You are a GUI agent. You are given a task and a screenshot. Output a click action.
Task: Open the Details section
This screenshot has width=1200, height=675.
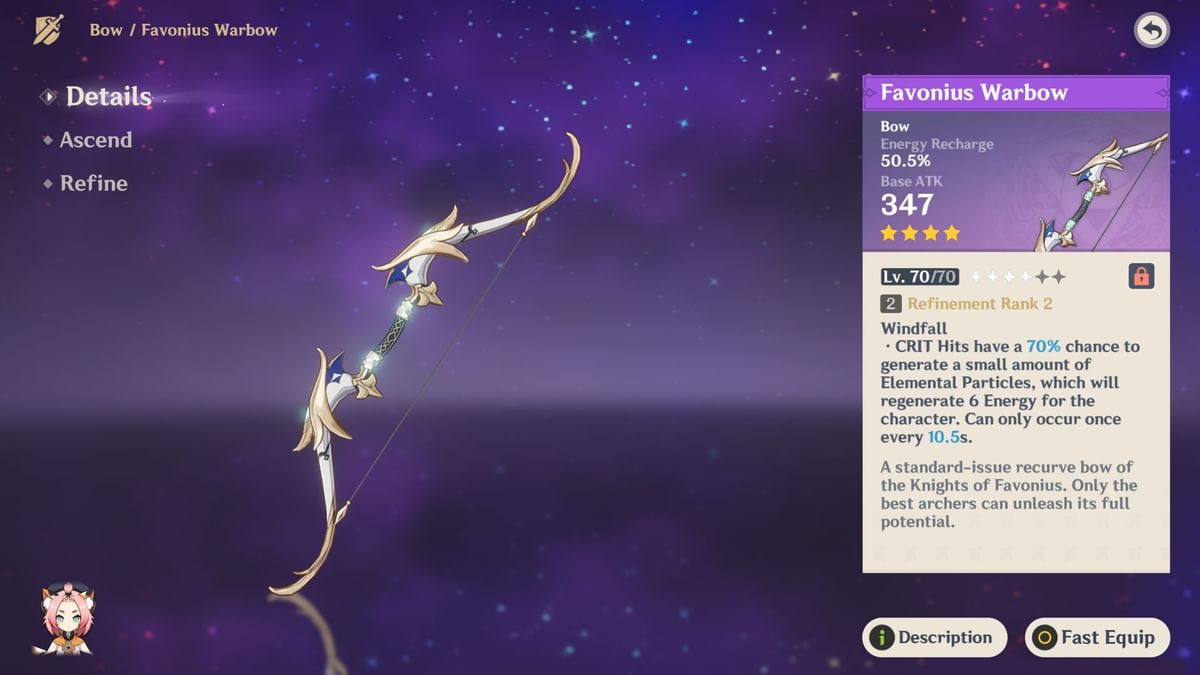pos(108,97)
